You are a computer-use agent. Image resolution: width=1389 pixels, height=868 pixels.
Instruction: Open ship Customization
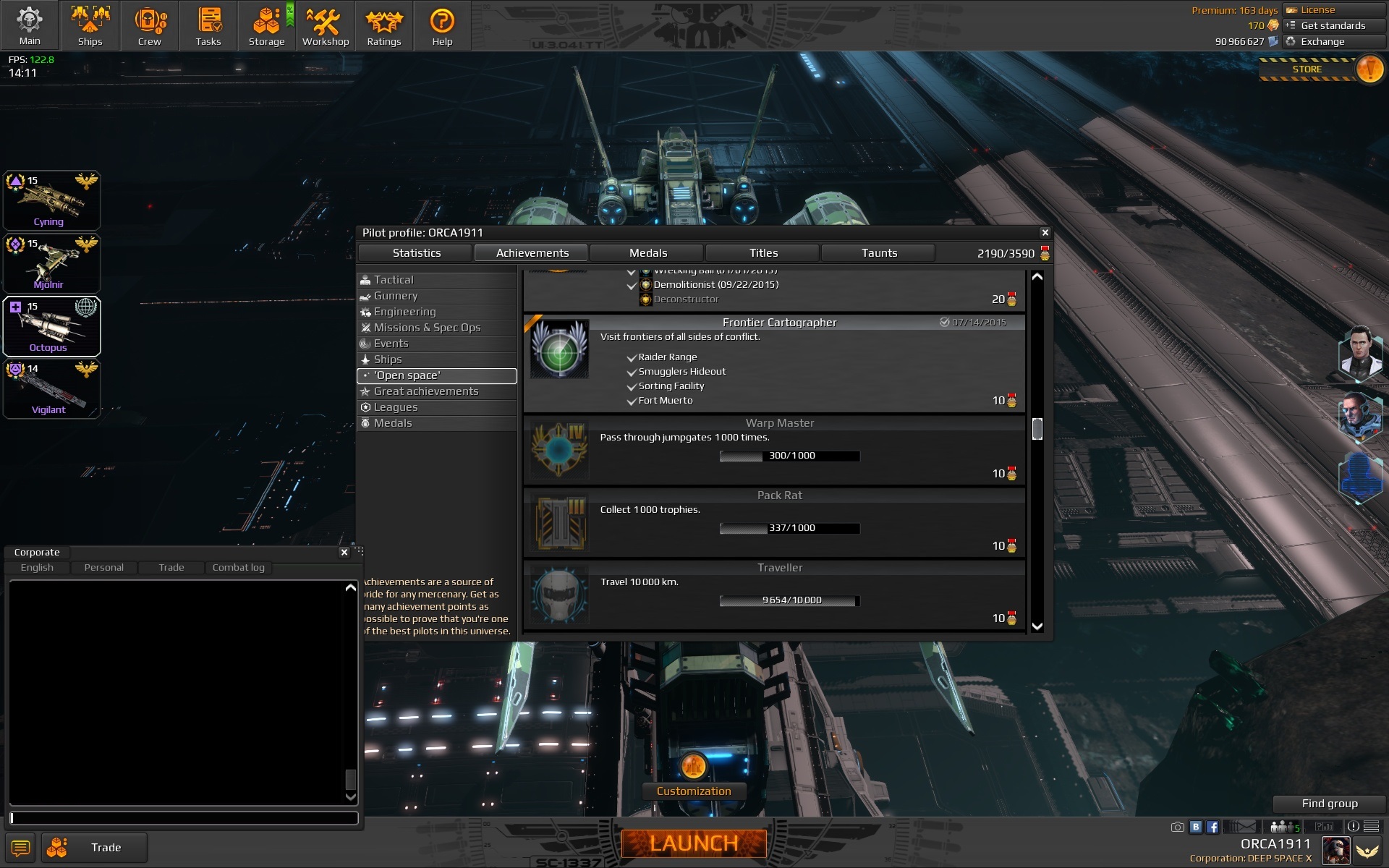pyautogui.click(x=694, y=791)
